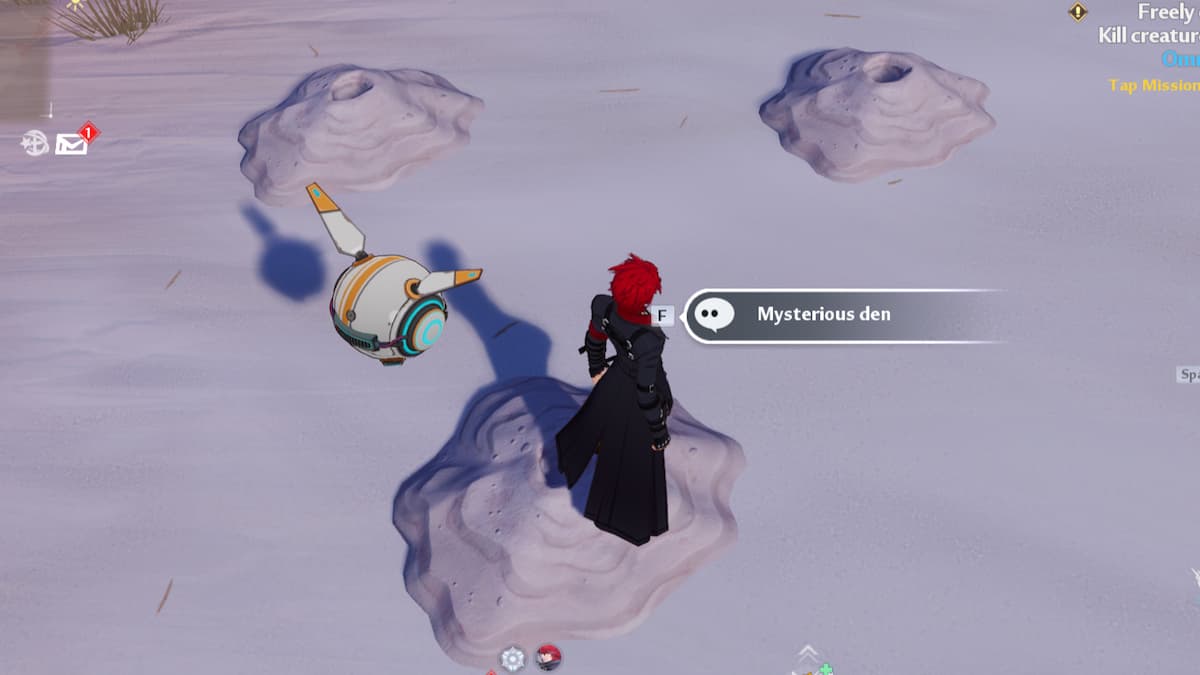Click the planet-and-star icon beside the mail
The width and height of the screenshot is (1200, 675).
click(36, 144)
